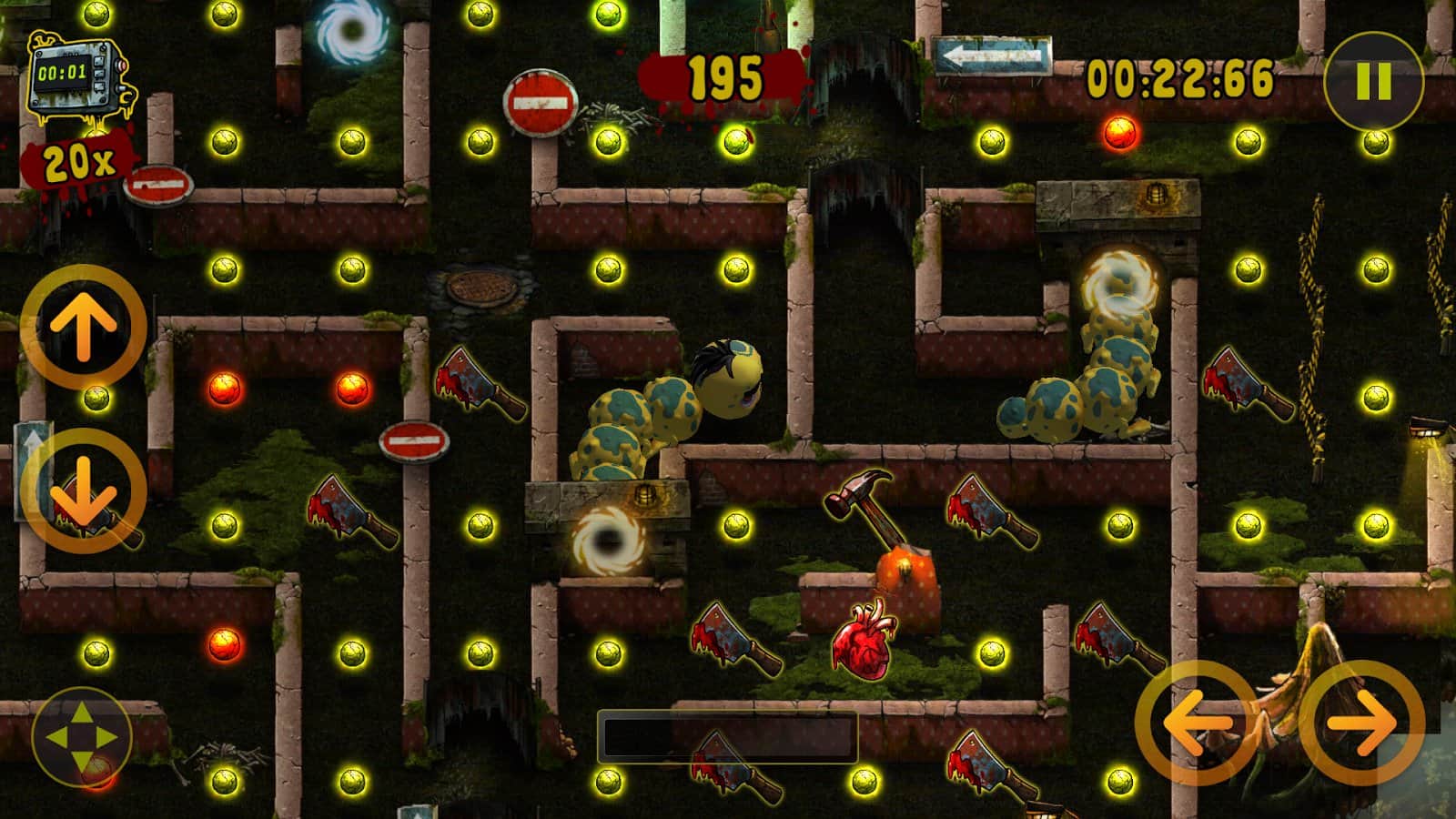Screen dimensions: 1456x819
Task: Toggle the four-way control layout button
Action: (x=82, y=737)
